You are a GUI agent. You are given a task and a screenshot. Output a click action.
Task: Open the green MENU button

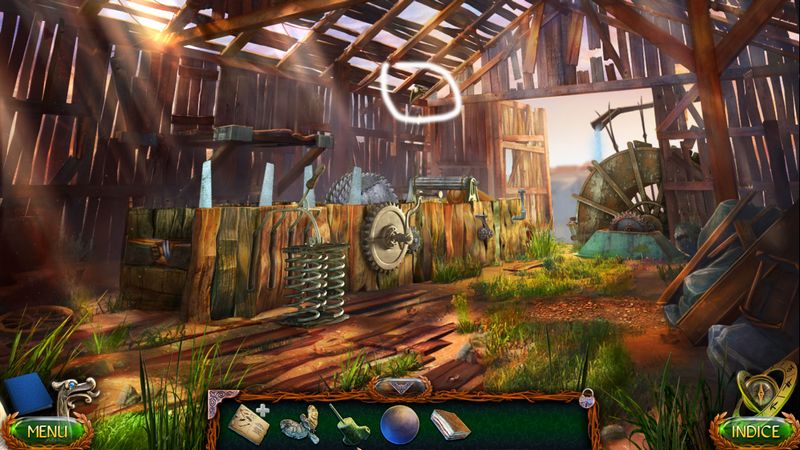pos(46,432)
